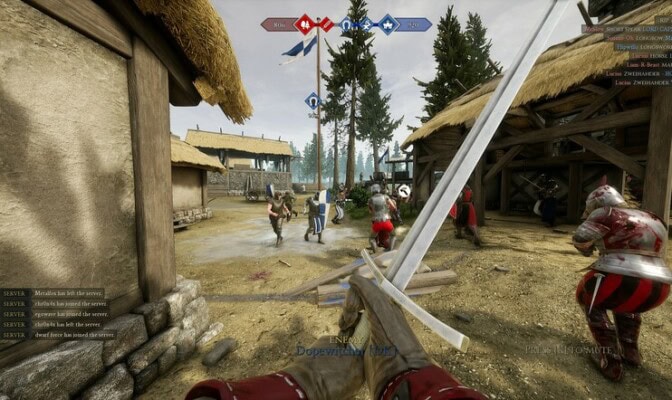Click the red objective diamond beside the flagpole
Viewport: 672px width, 400px height.
tap(327, 24)
